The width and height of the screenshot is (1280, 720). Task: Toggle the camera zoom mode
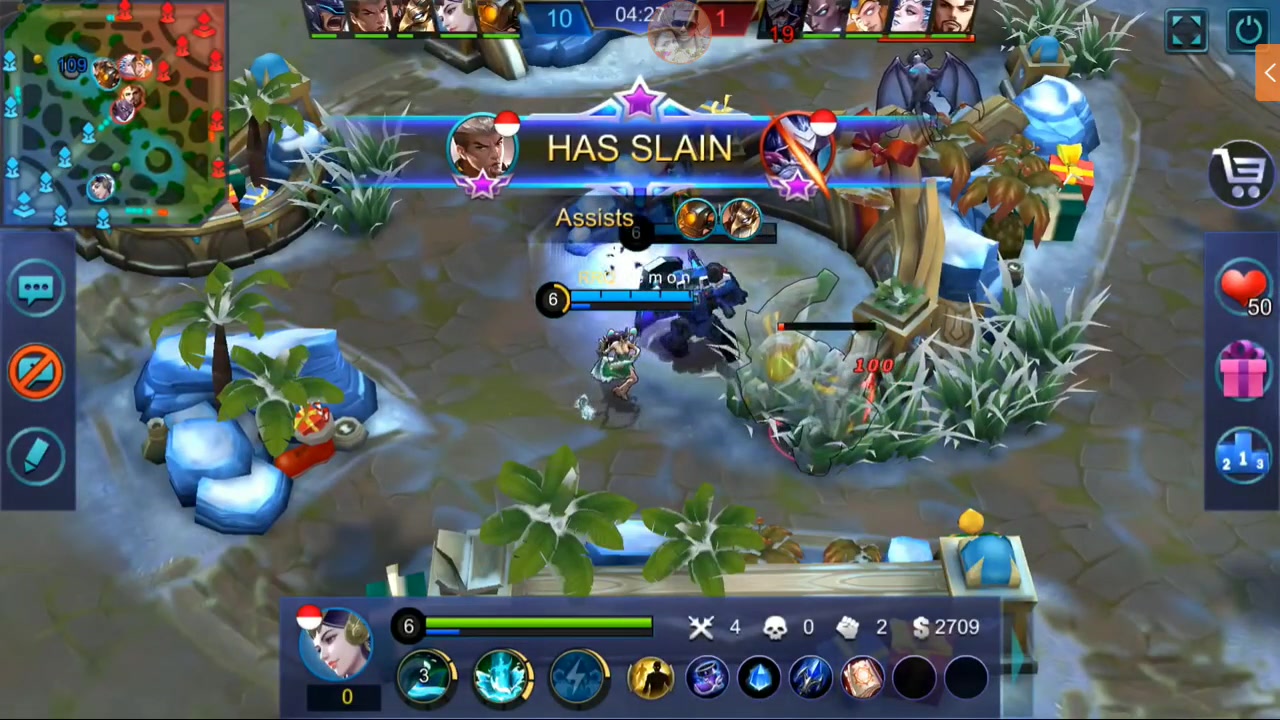1186,30
